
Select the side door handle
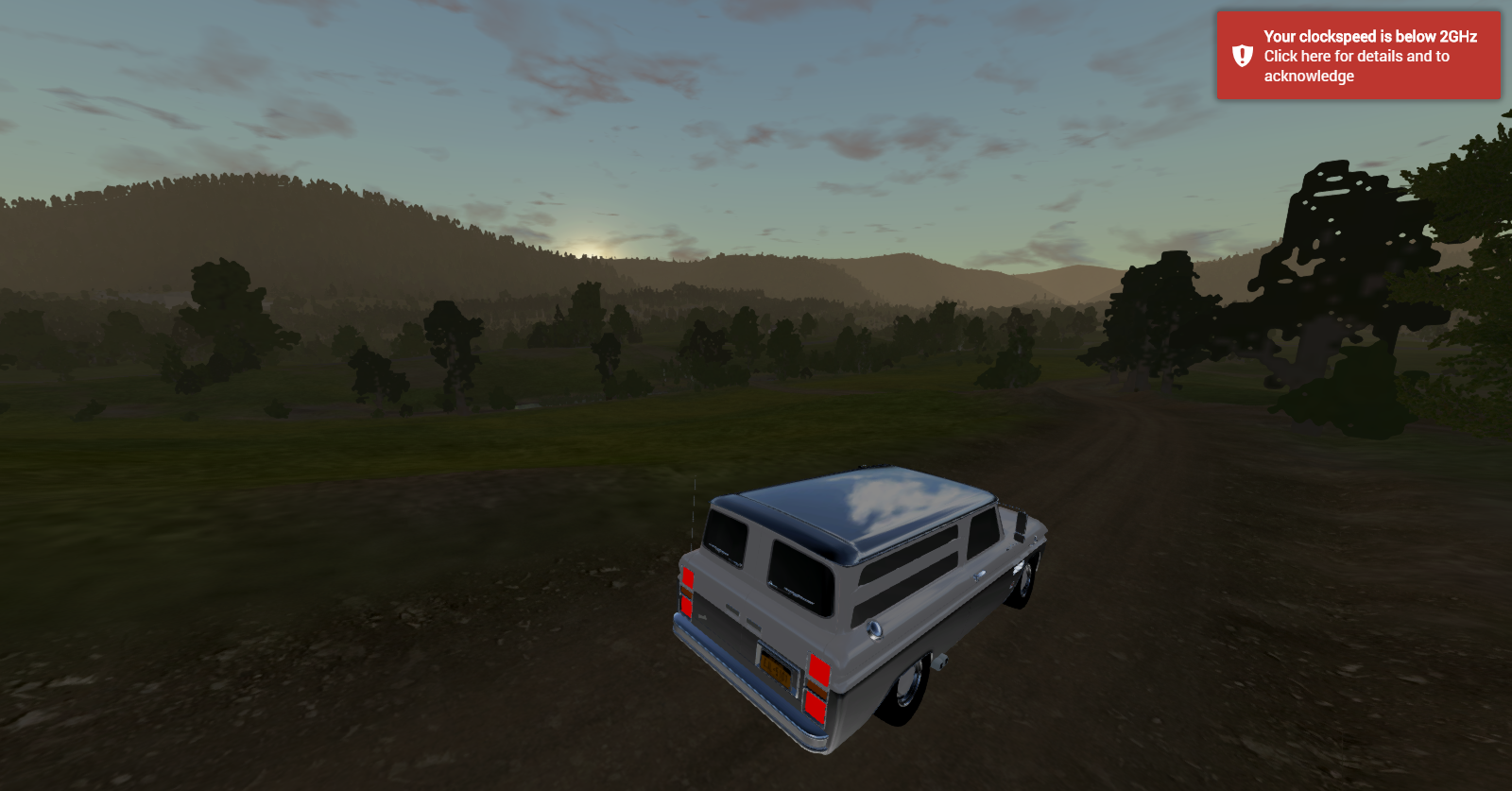pyautogui.click(x=979, y=574)
